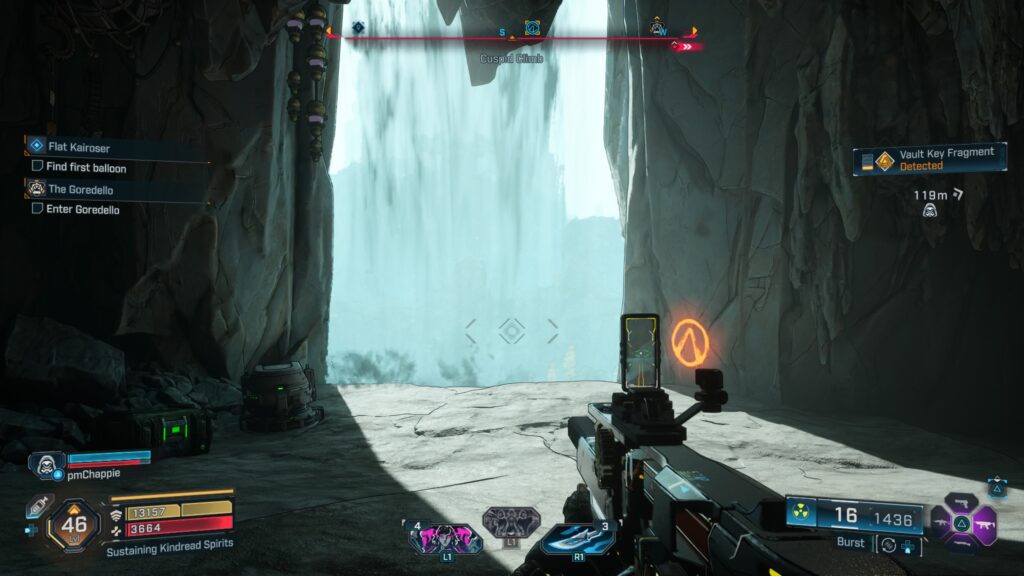The width and height of the screenshot is (1024, 576).
Task: Check the Enter Goredello objective box
Action: pos(37,209)
